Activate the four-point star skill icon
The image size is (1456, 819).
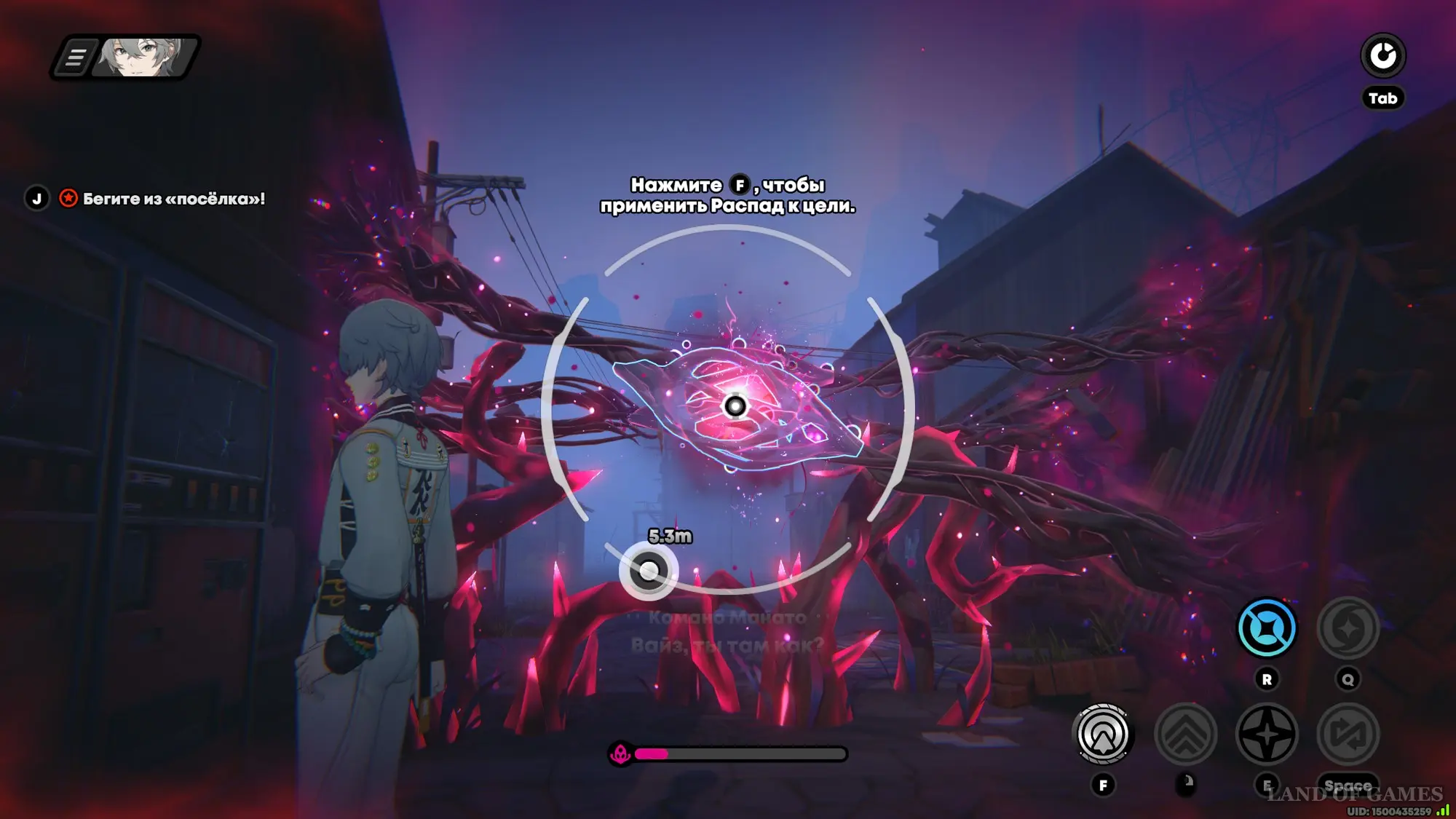(1267, 735)
